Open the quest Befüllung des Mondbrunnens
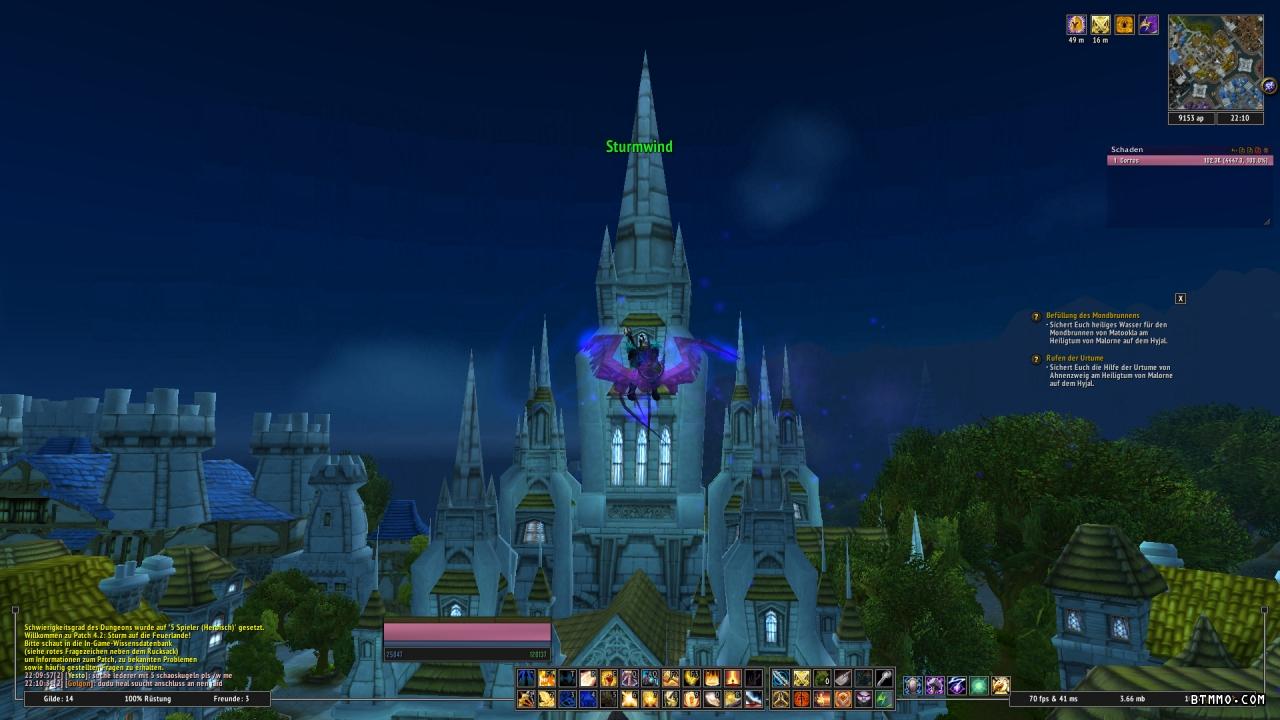 1092,316
